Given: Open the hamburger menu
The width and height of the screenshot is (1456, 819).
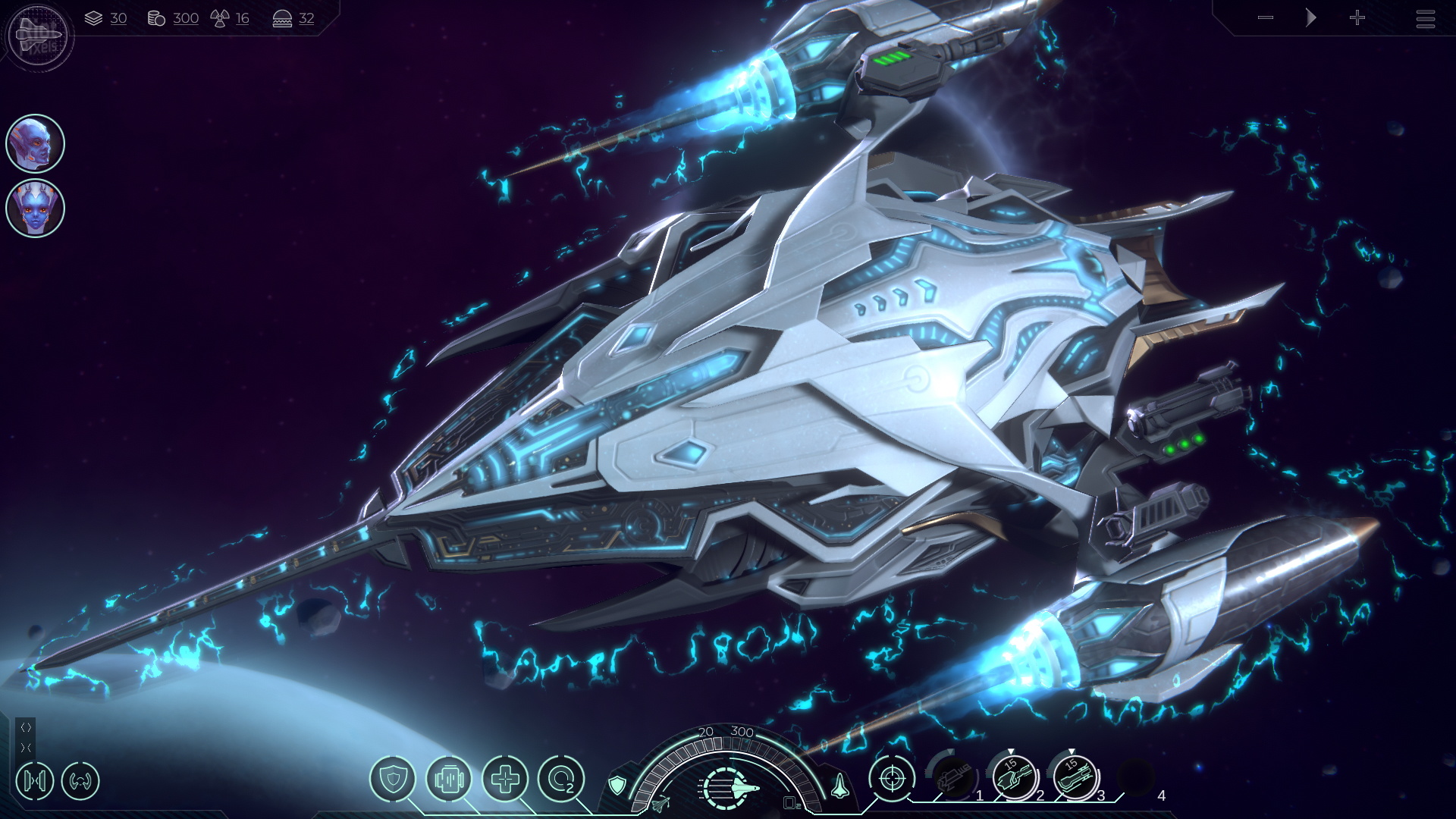Looking at the screenshot, I should 1425,18.
